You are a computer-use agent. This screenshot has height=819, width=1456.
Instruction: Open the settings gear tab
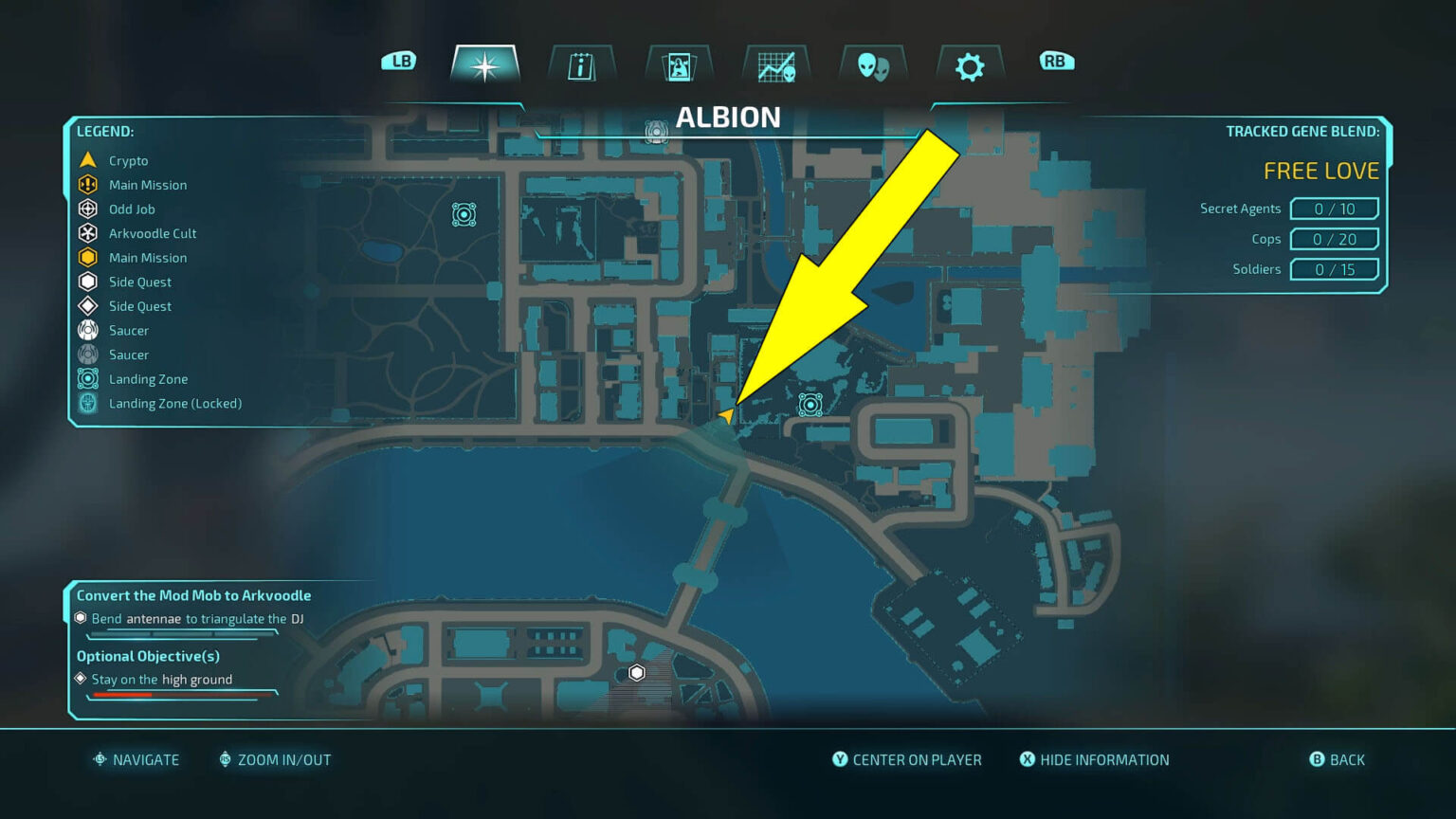pyautogui.click(x=968, y=64)
